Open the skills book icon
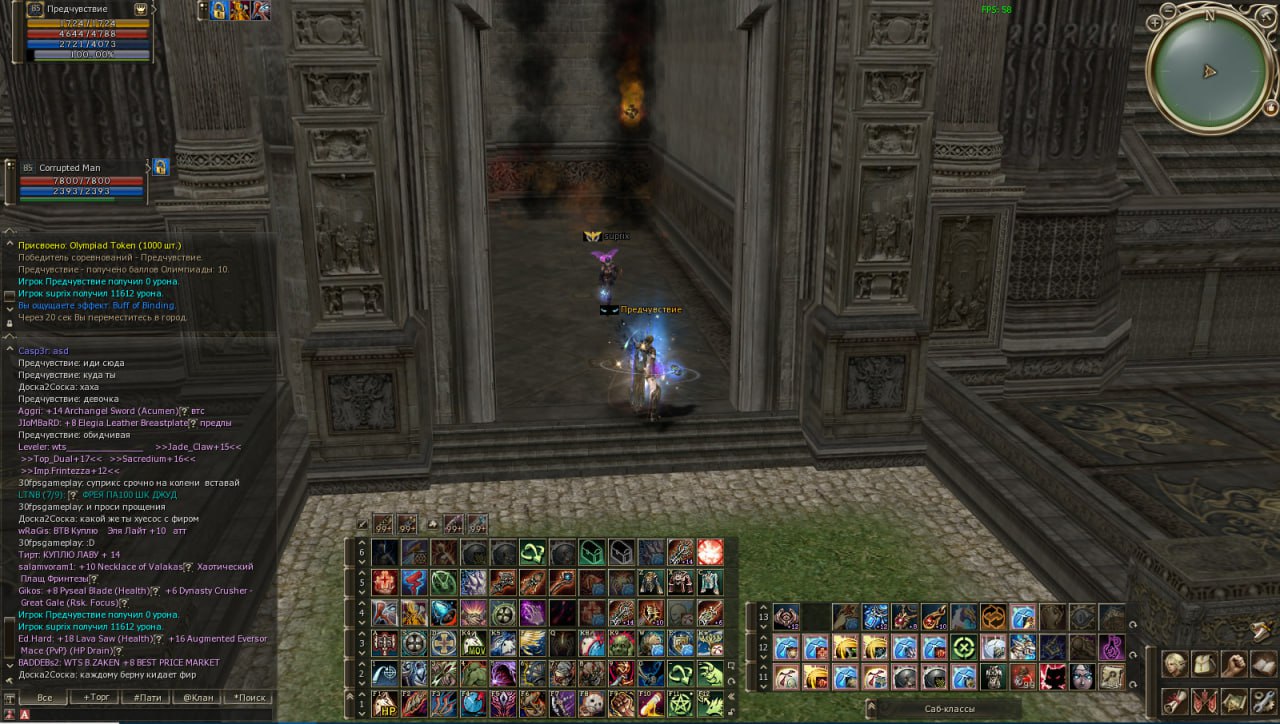 [1264, 663]
